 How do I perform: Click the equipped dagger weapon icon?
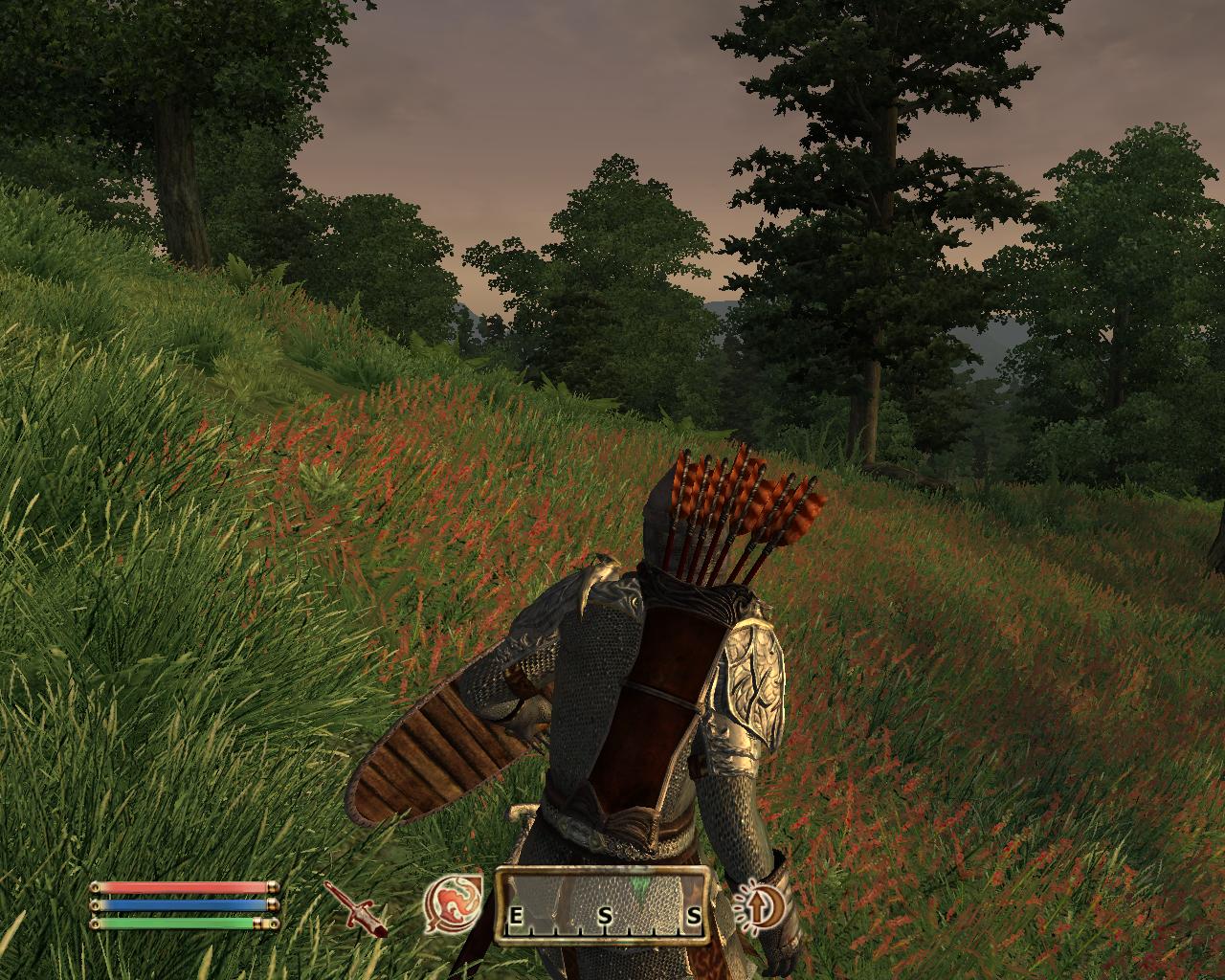click(355, 907)
